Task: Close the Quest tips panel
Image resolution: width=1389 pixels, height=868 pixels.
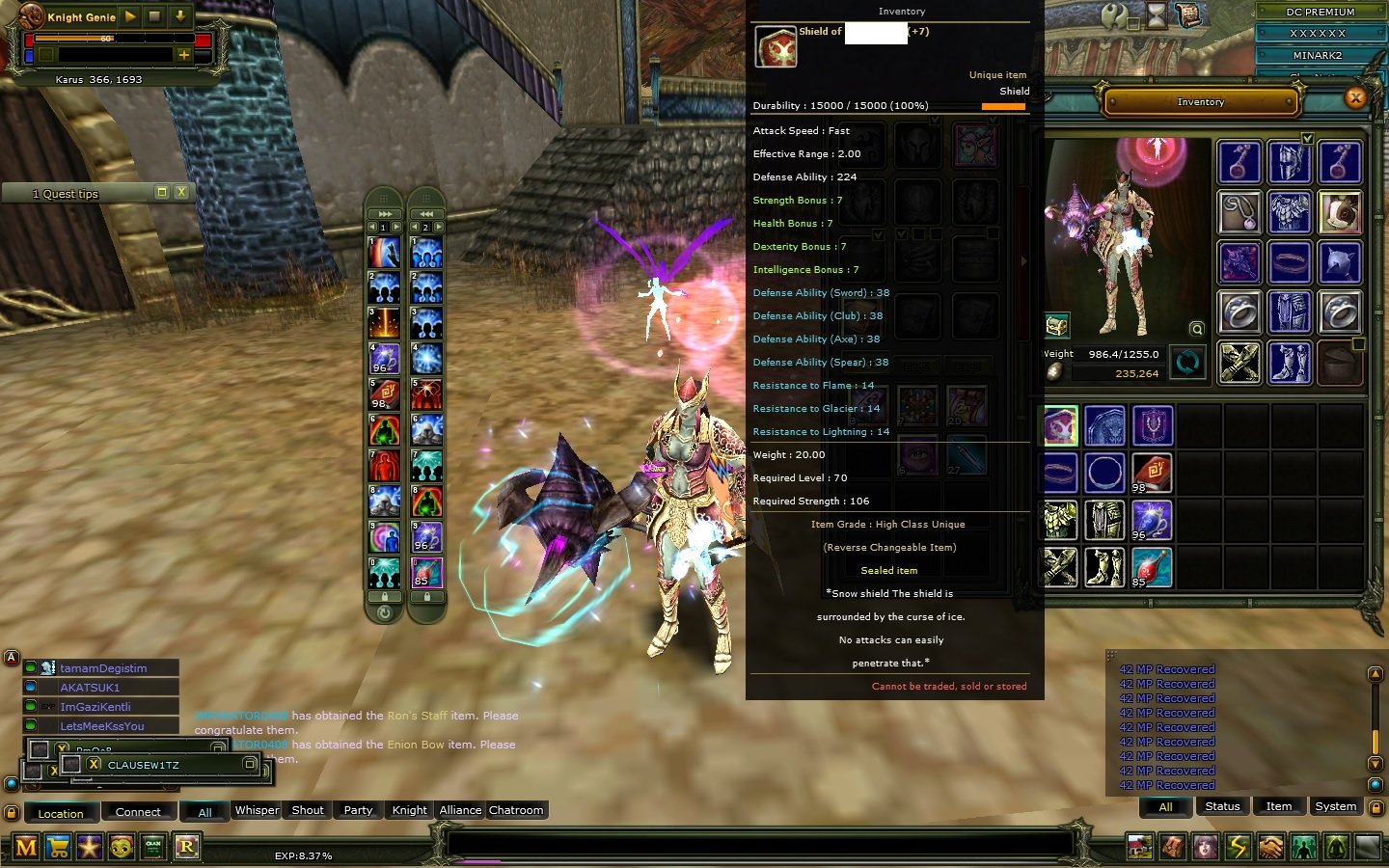Action: pos(180,193)
